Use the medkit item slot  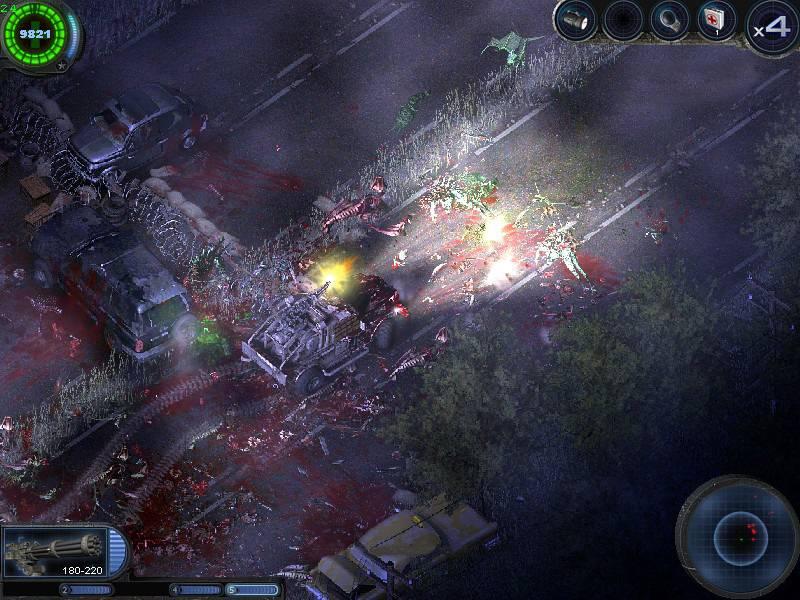point(717,20)
